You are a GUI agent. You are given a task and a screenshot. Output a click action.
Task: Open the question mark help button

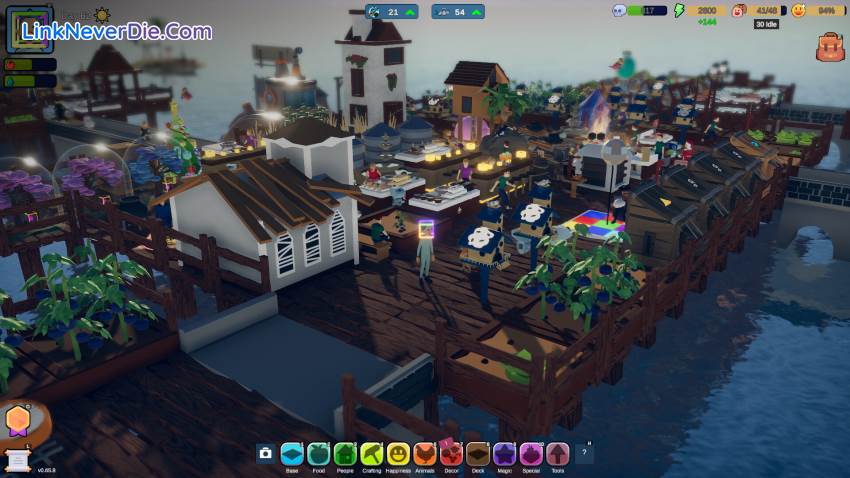(x=584, y=454)
